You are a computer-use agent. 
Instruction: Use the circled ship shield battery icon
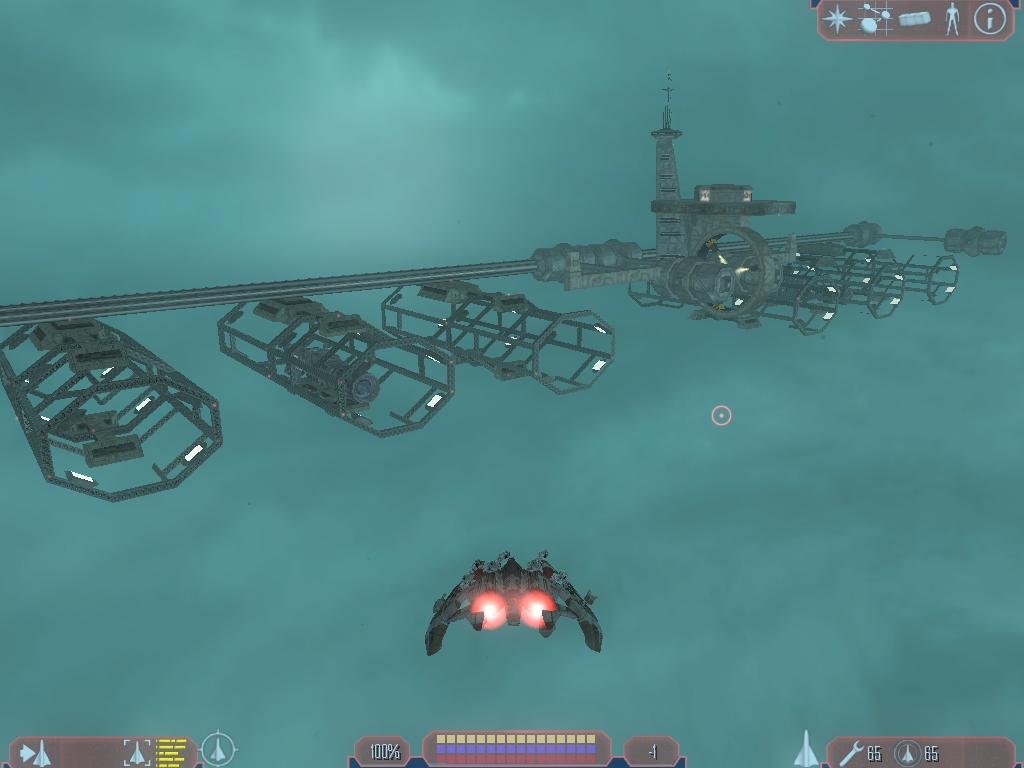(x=907, y=752)
